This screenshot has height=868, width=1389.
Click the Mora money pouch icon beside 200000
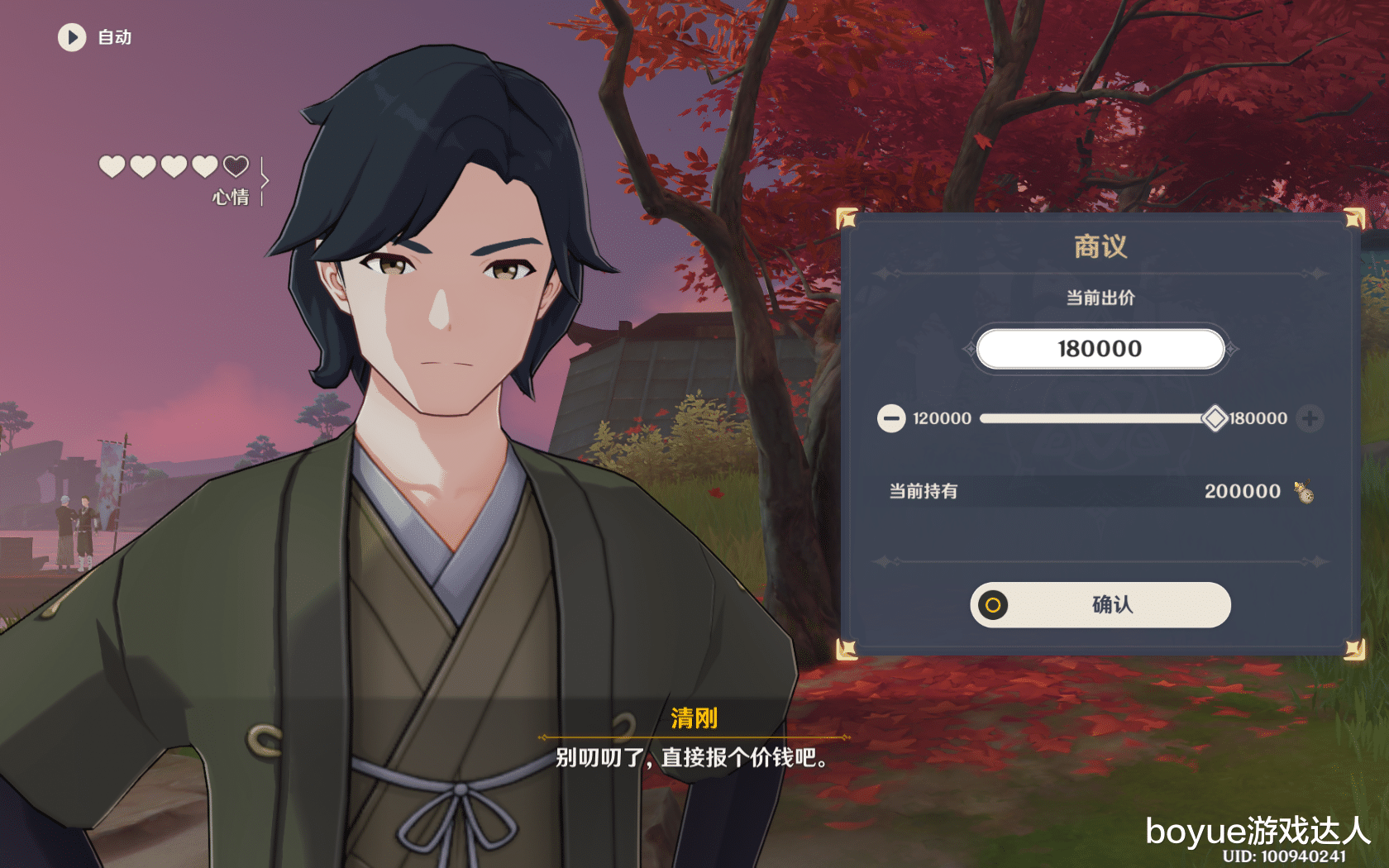tap(1304, 491)
